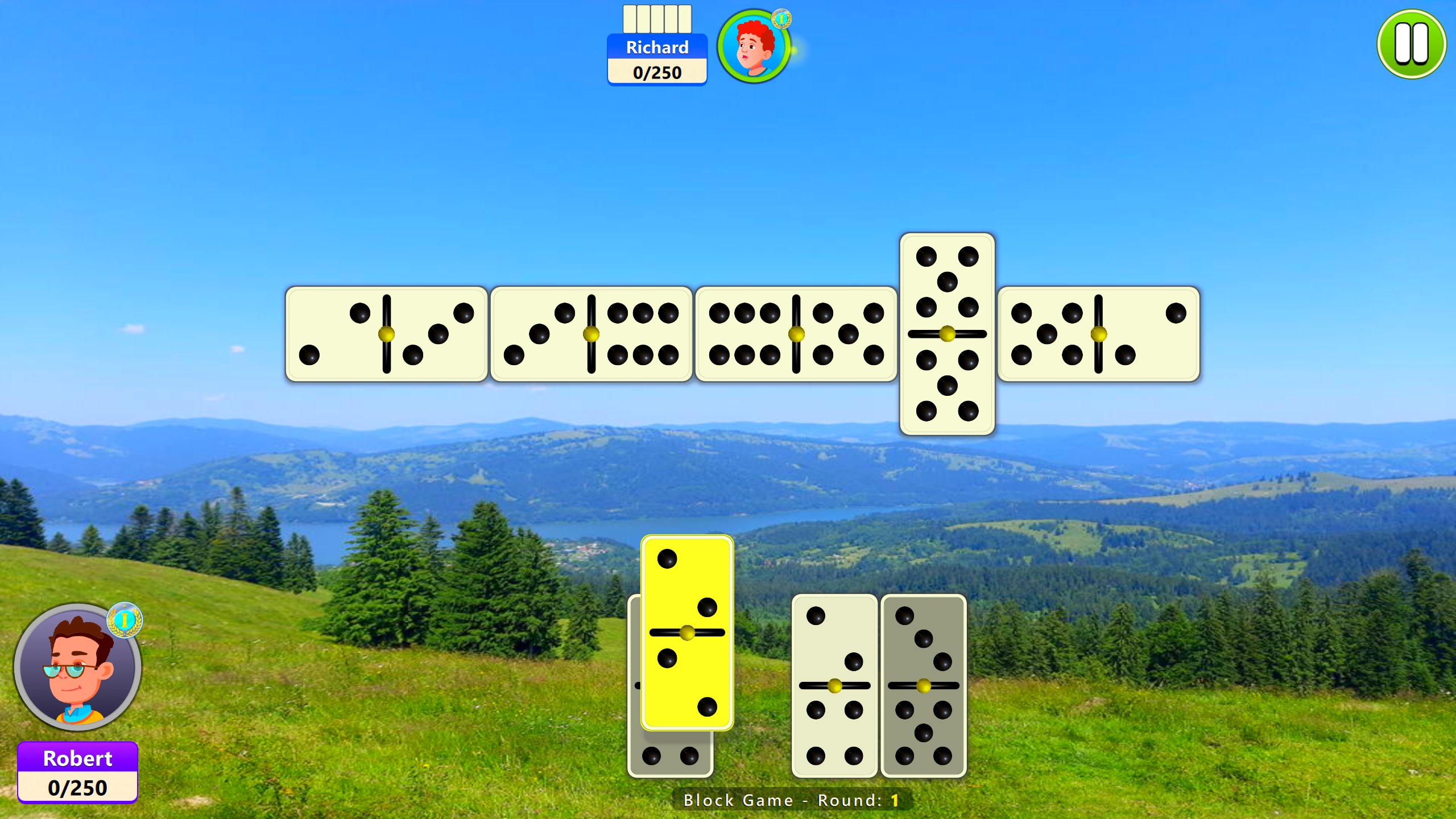Click Richard's hidden tile count indicator
1456x819 pixels.
[657, 18]
